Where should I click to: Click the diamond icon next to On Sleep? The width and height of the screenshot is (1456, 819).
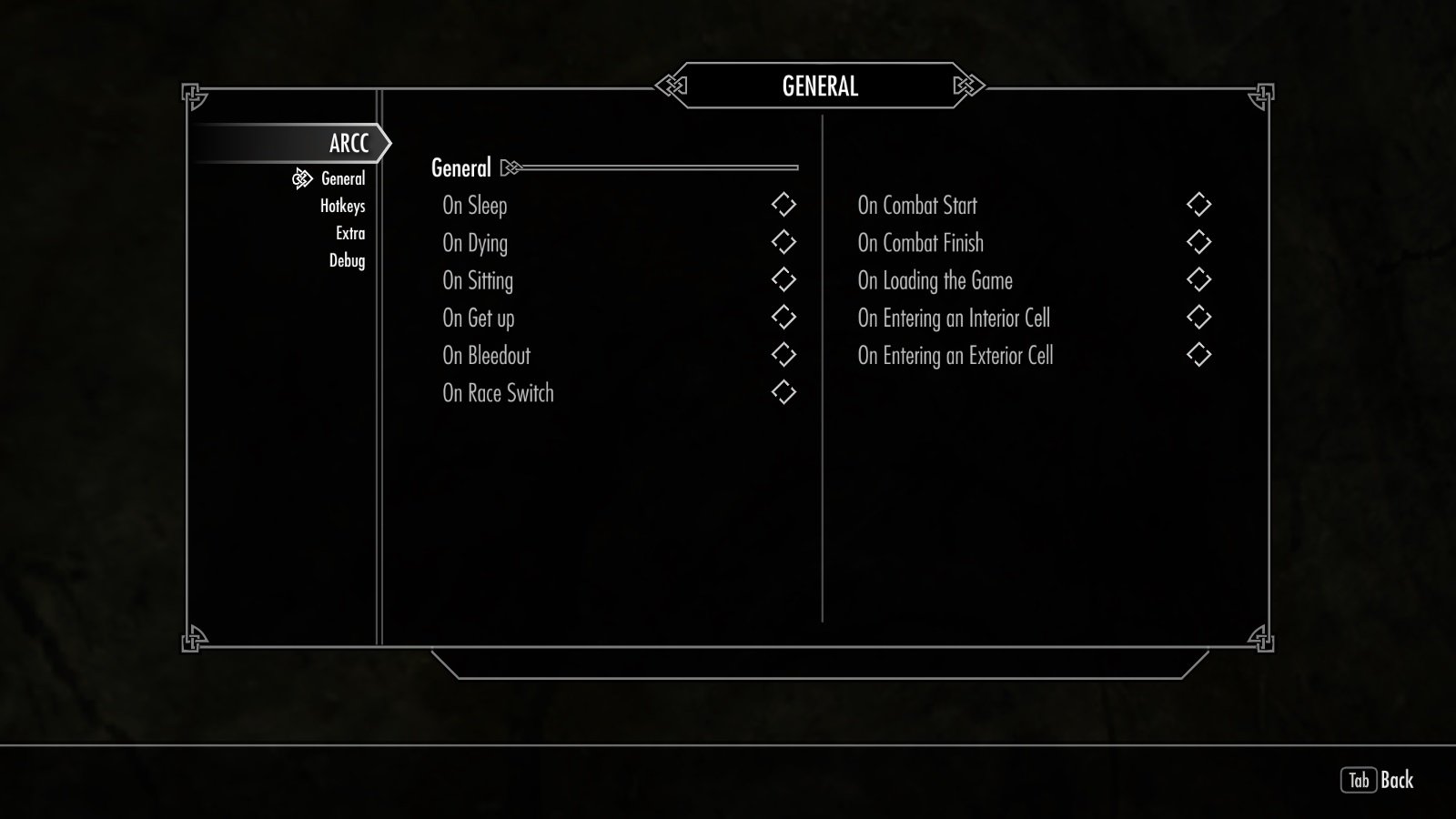tap(784, 205)
